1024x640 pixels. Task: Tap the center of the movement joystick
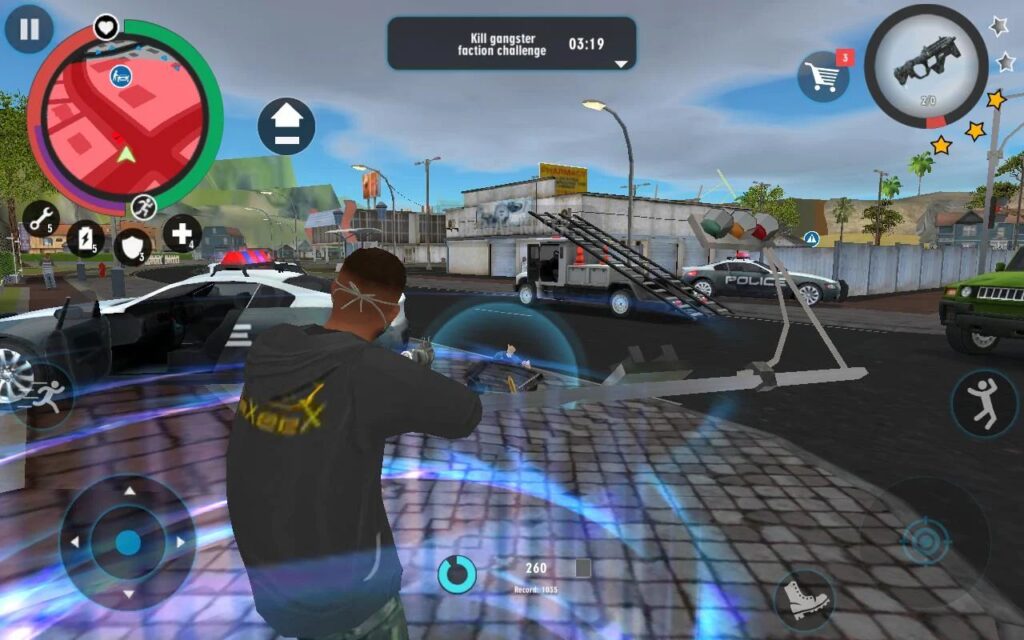coord(127,542)
